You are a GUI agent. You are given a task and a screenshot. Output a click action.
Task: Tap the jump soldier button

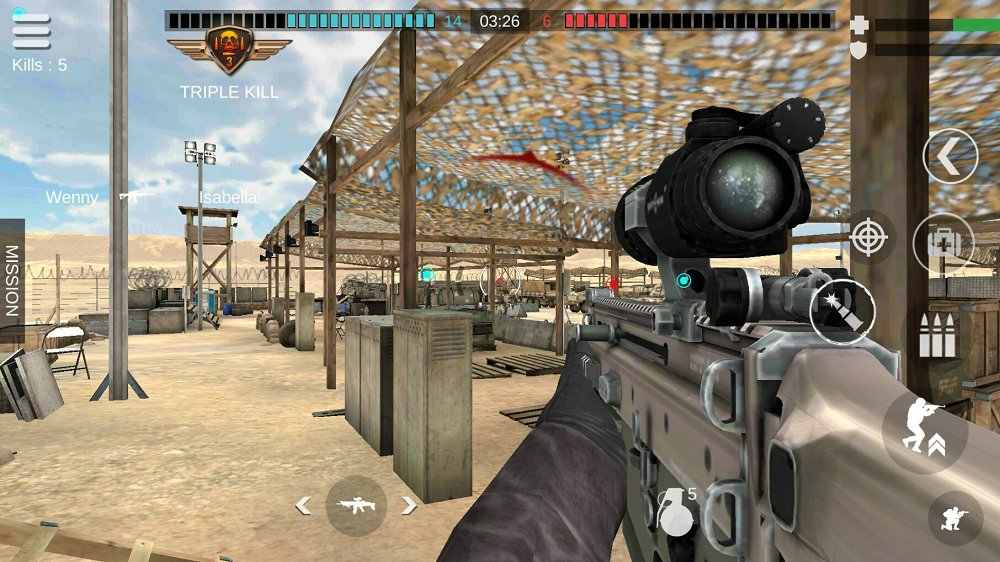[924, 431]
